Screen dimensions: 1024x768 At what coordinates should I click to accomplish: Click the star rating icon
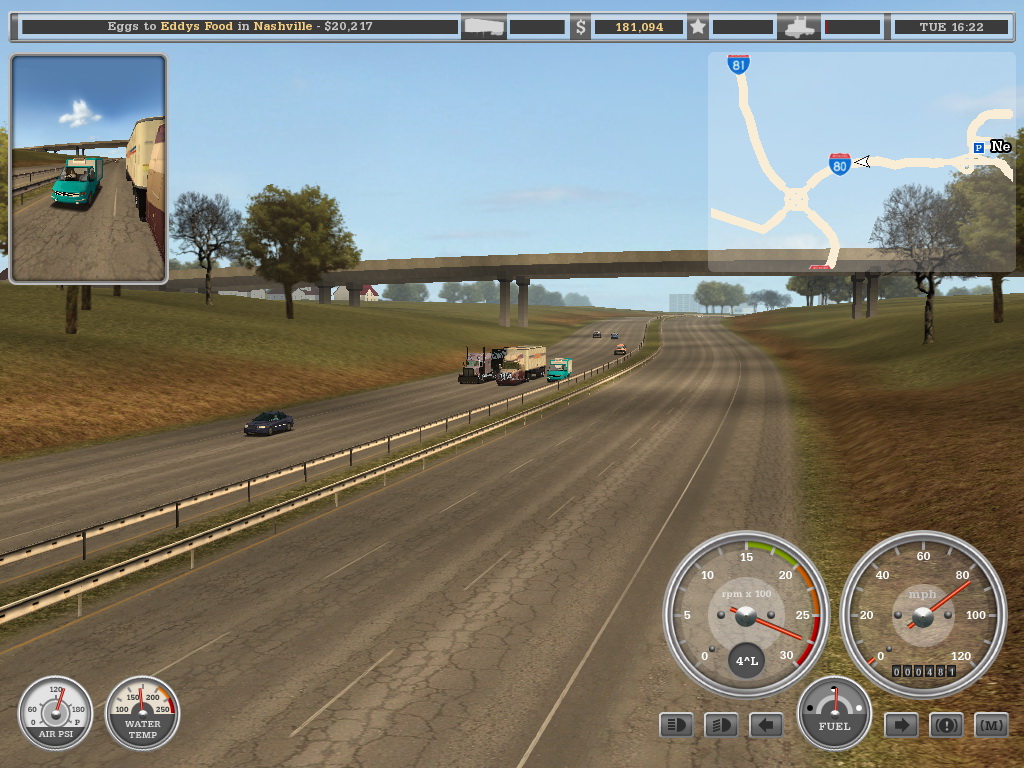click(698, 27)
